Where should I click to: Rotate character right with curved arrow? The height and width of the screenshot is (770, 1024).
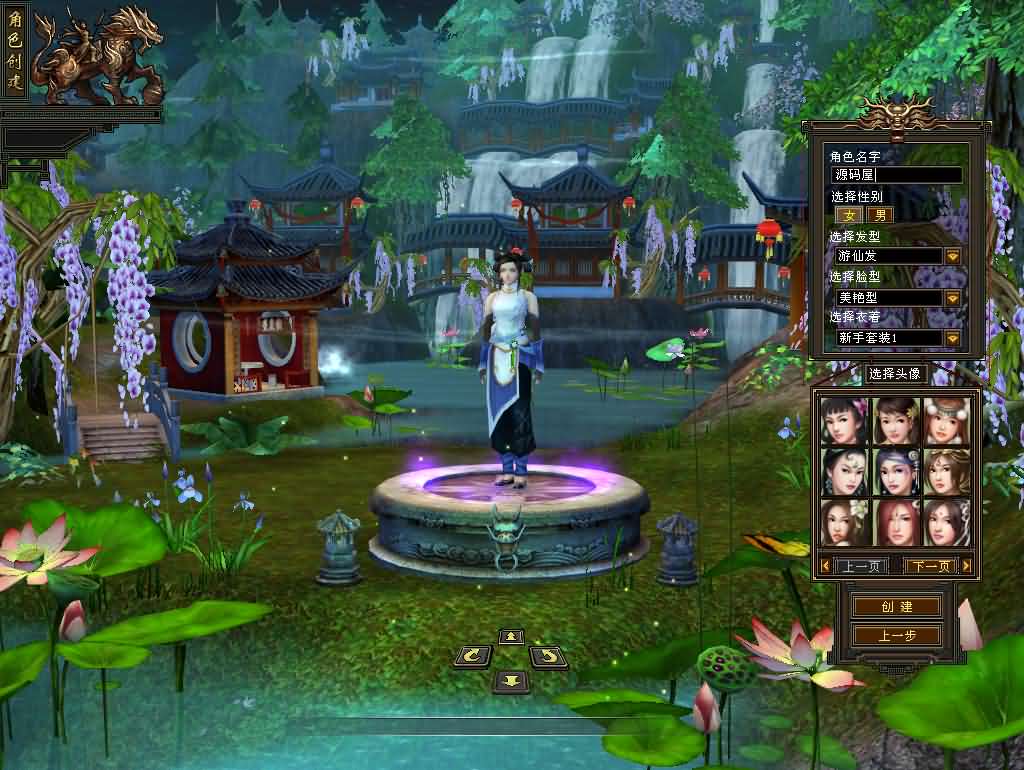click(x=548, y=657)
